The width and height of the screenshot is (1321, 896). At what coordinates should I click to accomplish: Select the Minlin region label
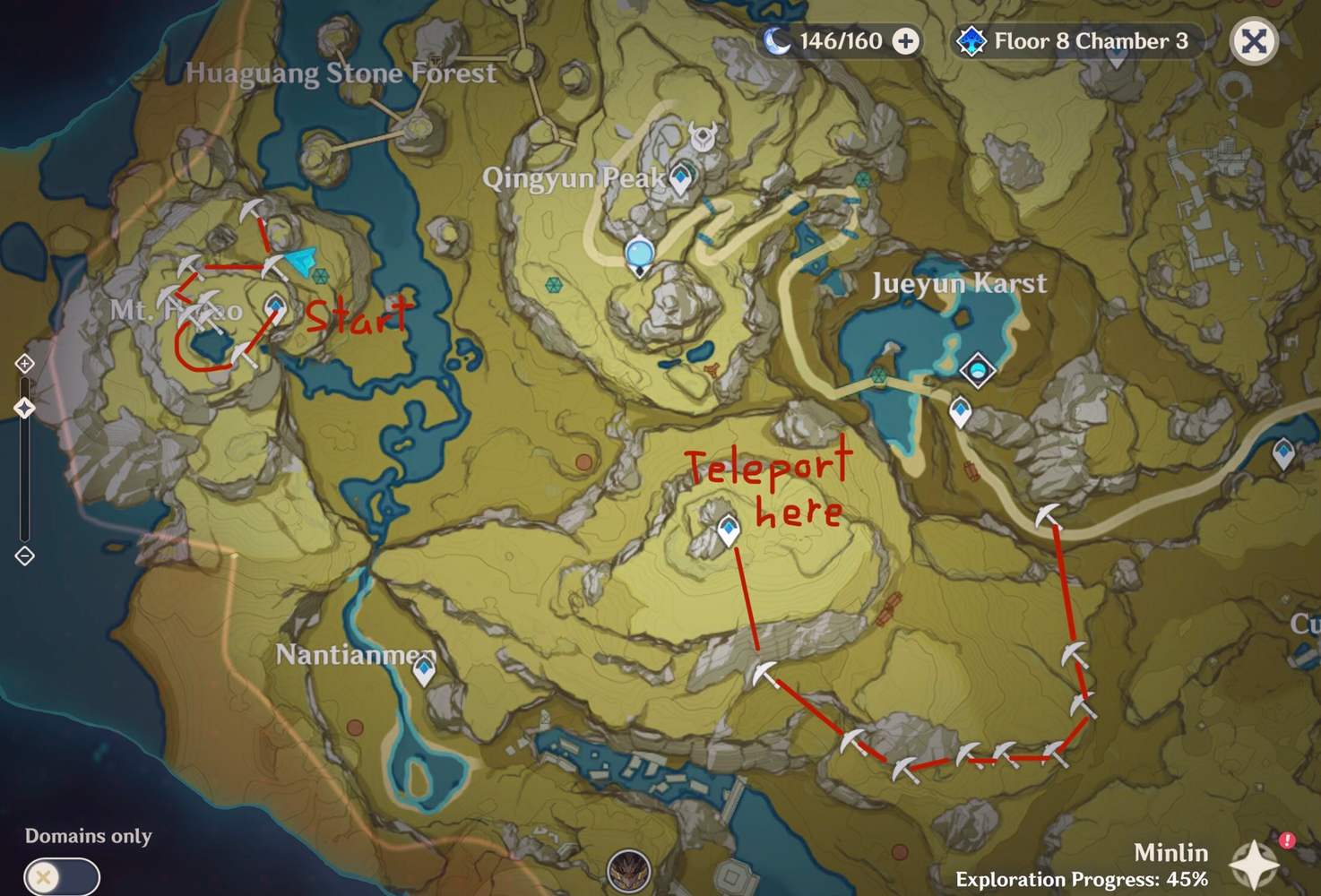coord(1171,852)
